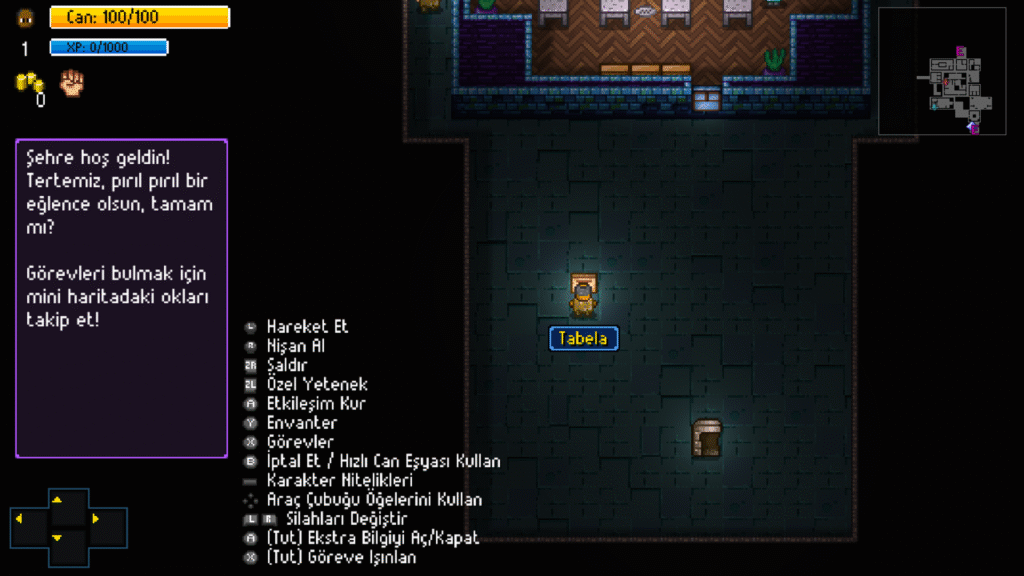Open the minimap
Screen dimensions: 1024x576
pos(942,71)
